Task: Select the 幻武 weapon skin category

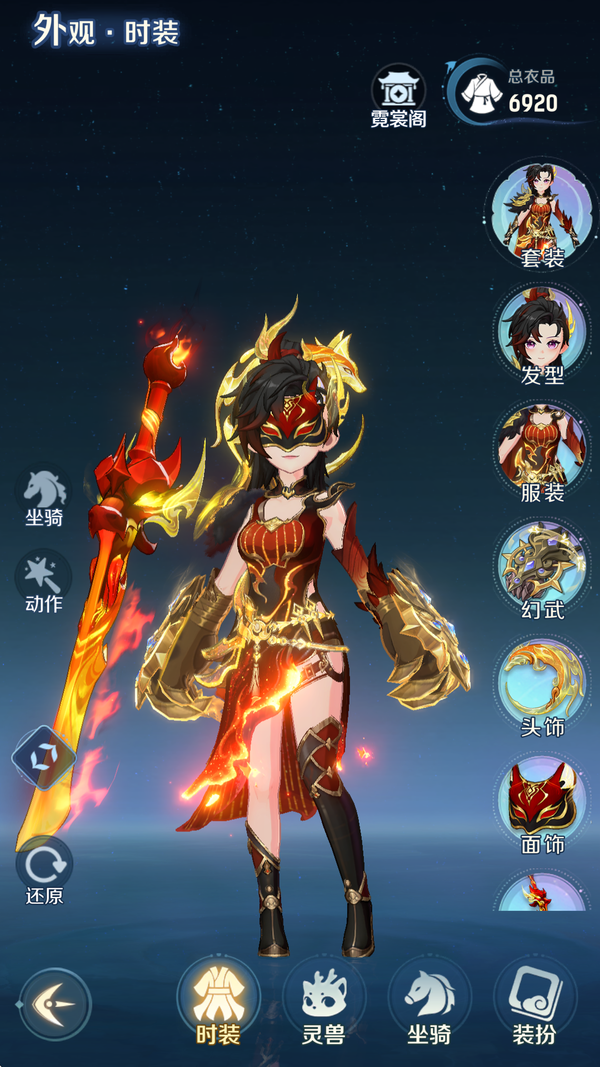Action: click(x=542, y=567)
